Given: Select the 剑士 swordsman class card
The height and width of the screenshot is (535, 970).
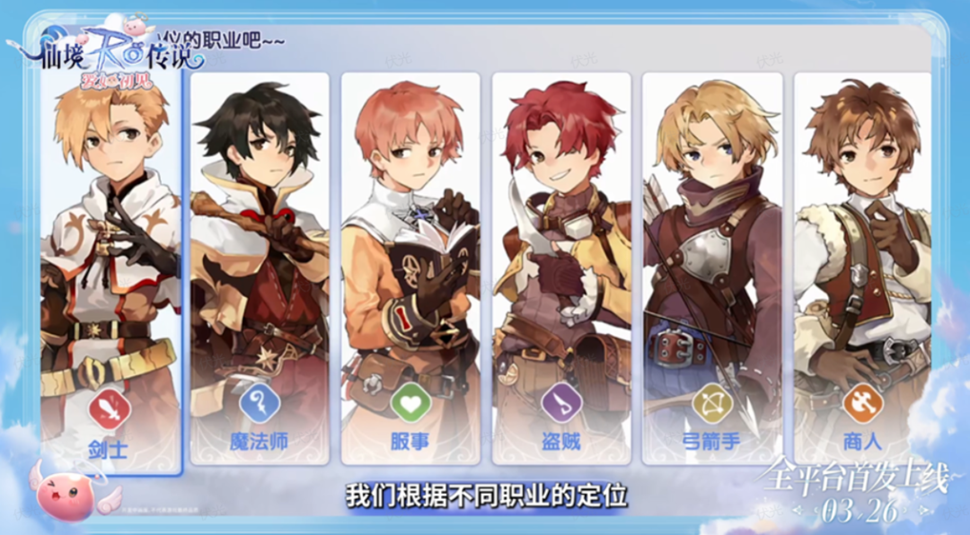Looking at the screenshot, I should pyautogui.click(x=110, y=270).
